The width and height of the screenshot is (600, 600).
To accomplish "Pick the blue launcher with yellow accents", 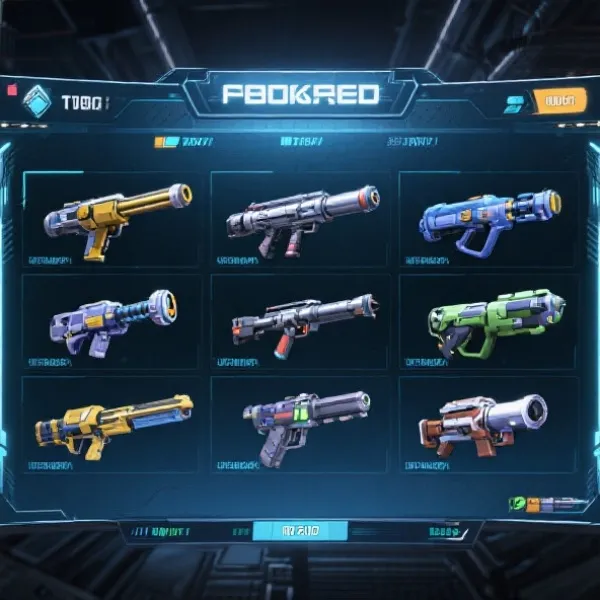I will click(x=487, y=220).
